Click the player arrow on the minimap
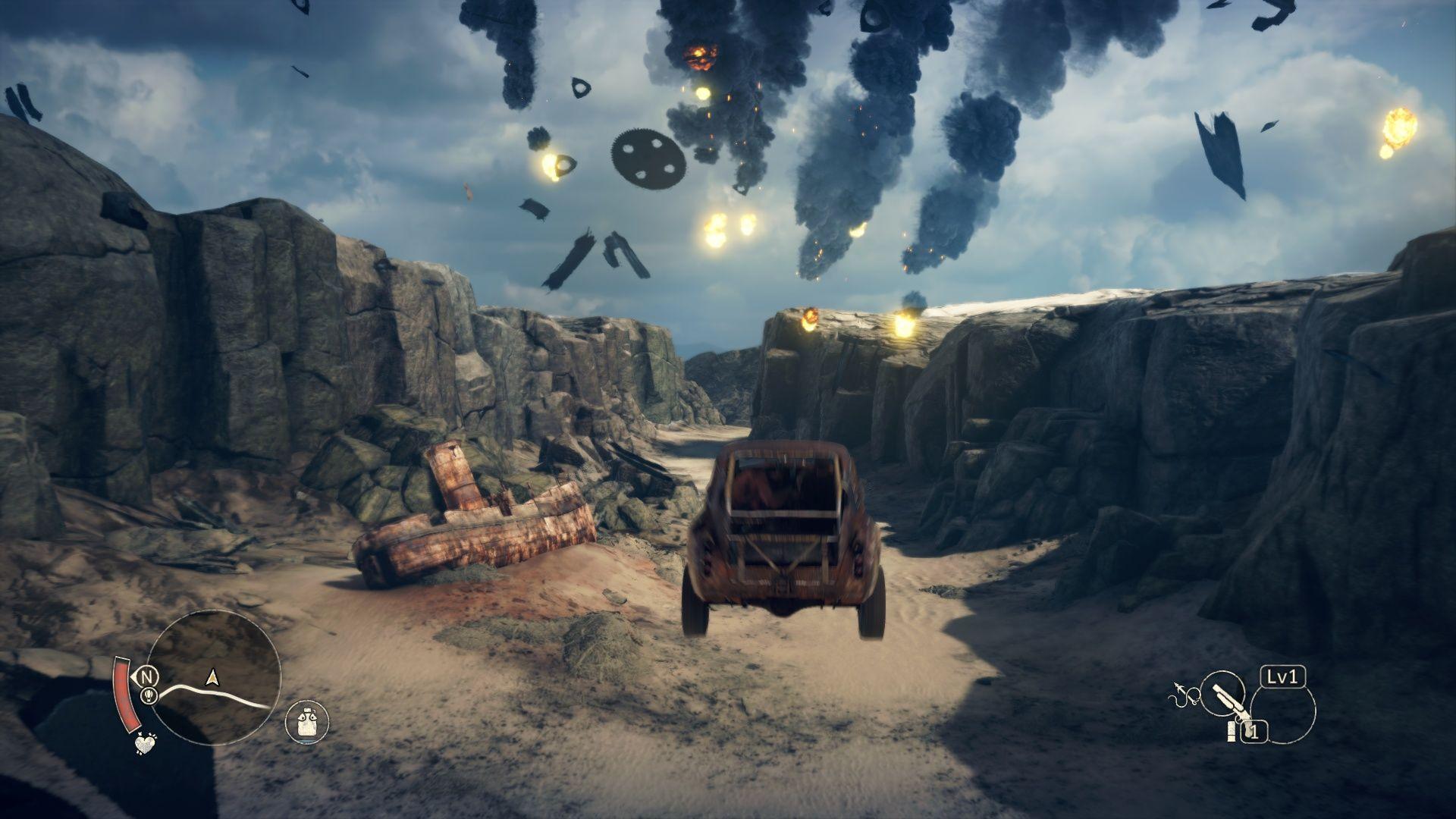Screen dimensions: 1456x819 (x=212, y=678)
